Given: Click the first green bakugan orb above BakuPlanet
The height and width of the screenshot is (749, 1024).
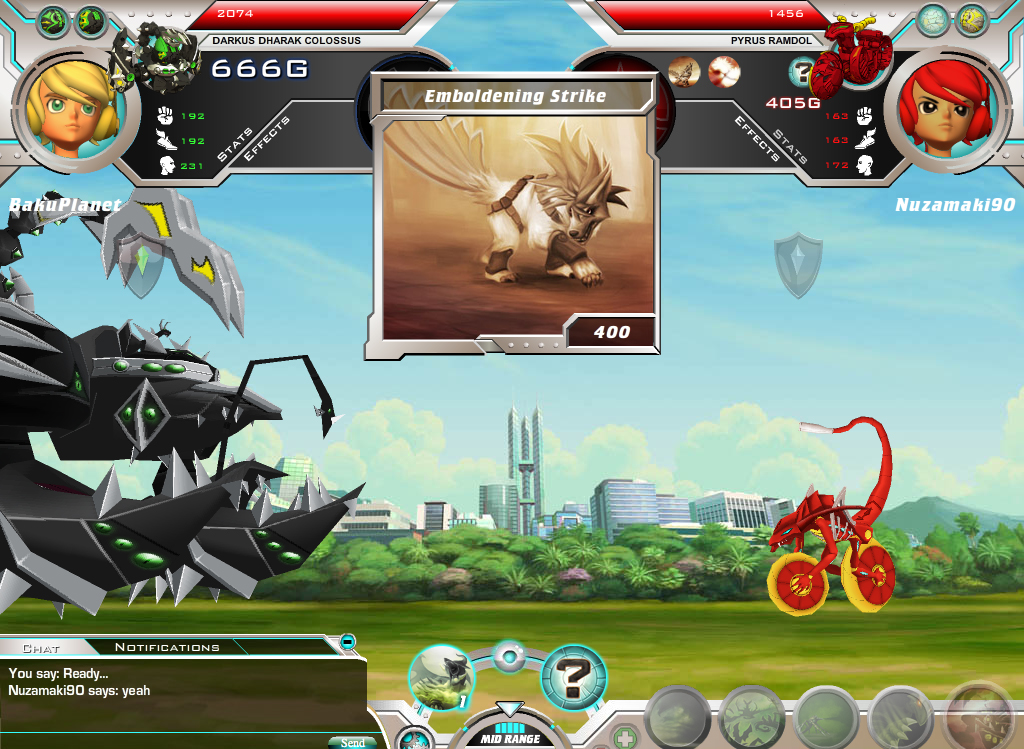Looking at the screenshot, I should (x=53, y=21).
